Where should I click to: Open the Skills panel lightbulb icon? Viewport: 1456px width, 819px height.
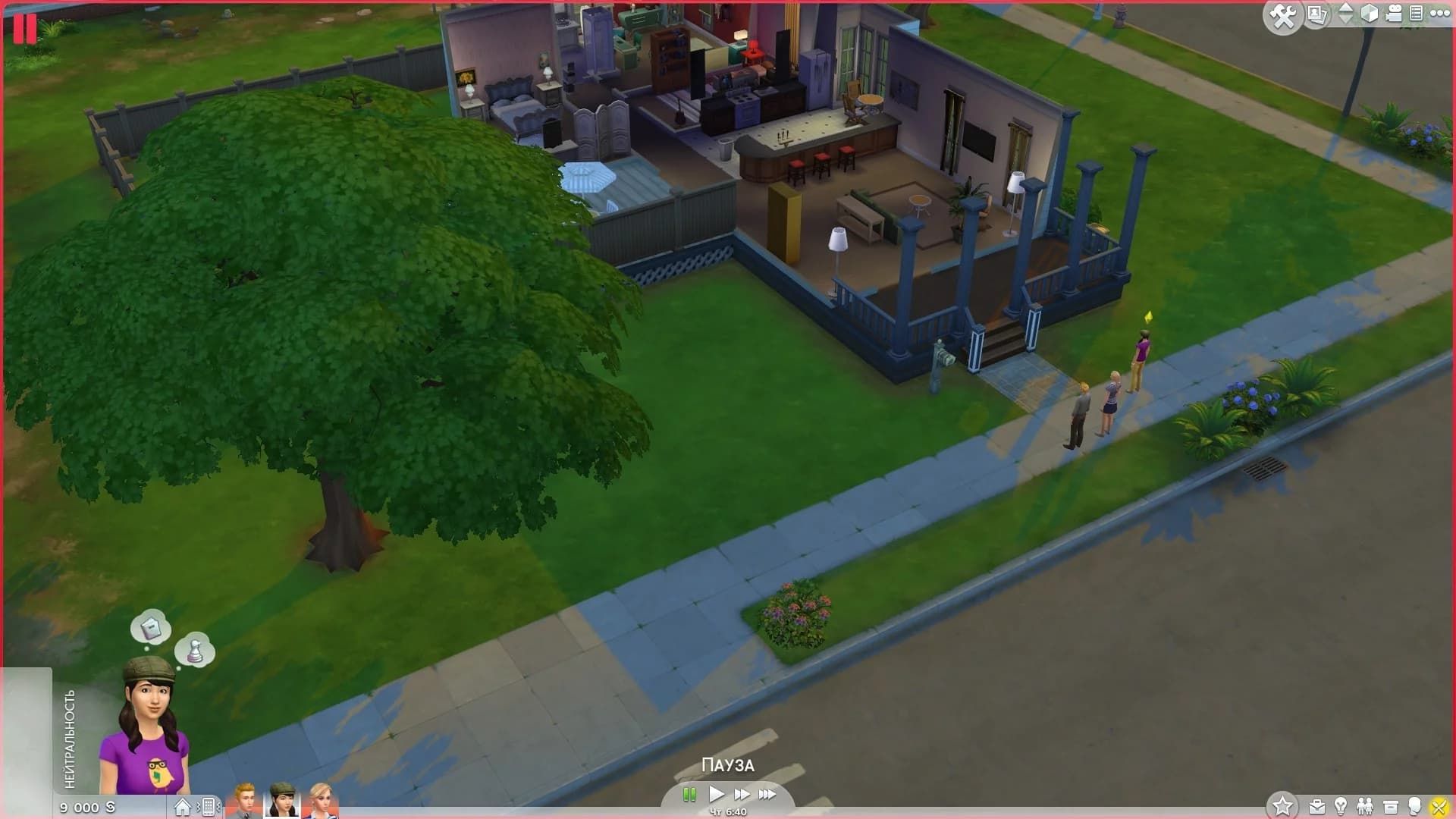coord(1341,805)
